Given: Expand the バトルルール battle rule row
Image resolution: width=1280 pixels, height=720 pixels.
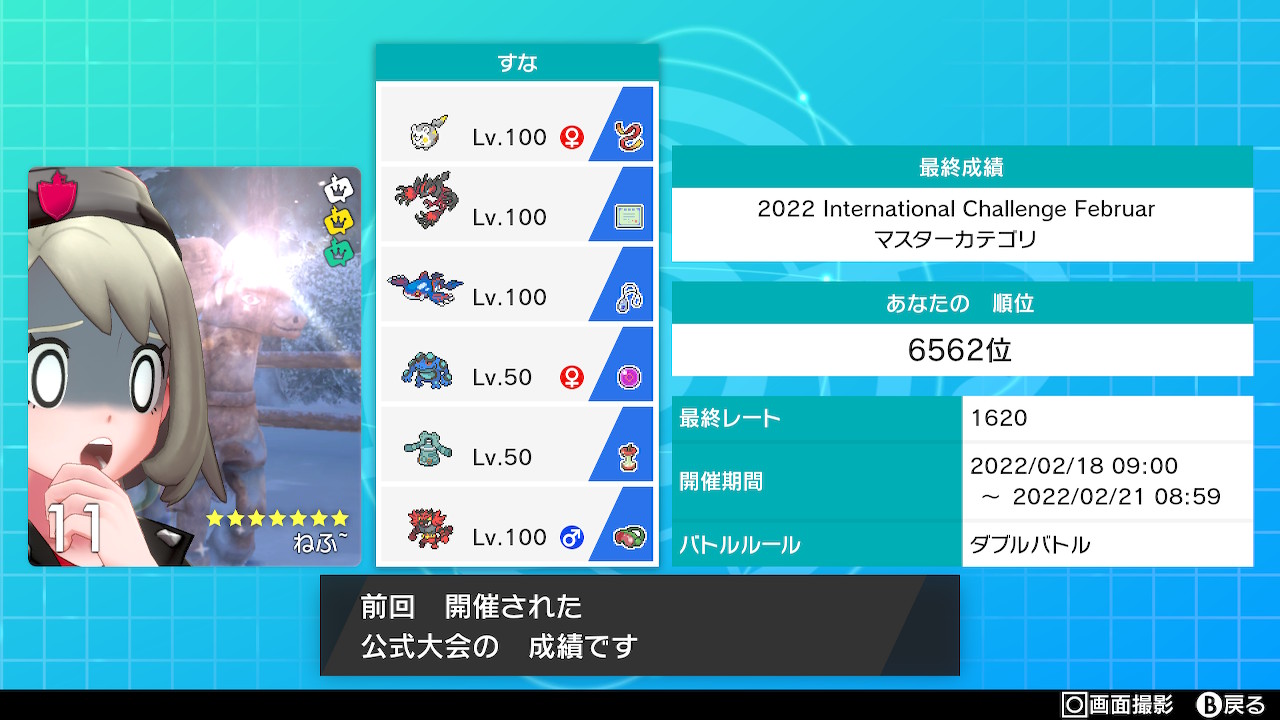Looking at the screenshot, I should [x=960, y=544].
